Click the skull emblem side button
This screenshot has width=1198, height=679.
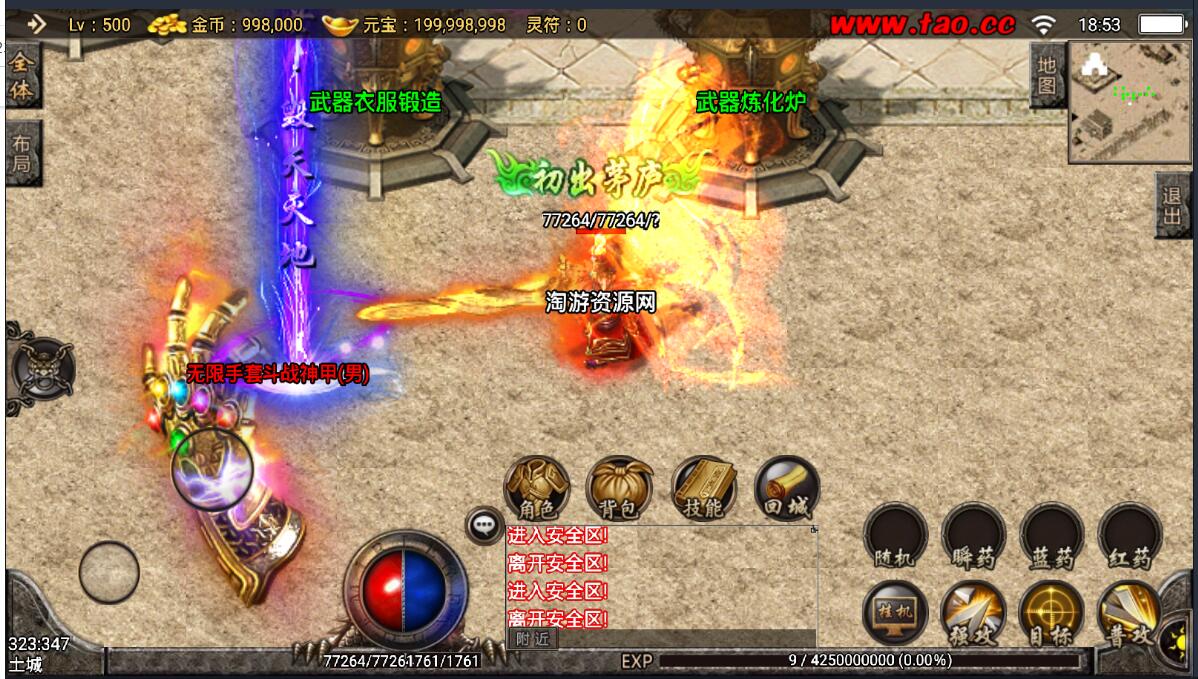click(x=40, y=368)
